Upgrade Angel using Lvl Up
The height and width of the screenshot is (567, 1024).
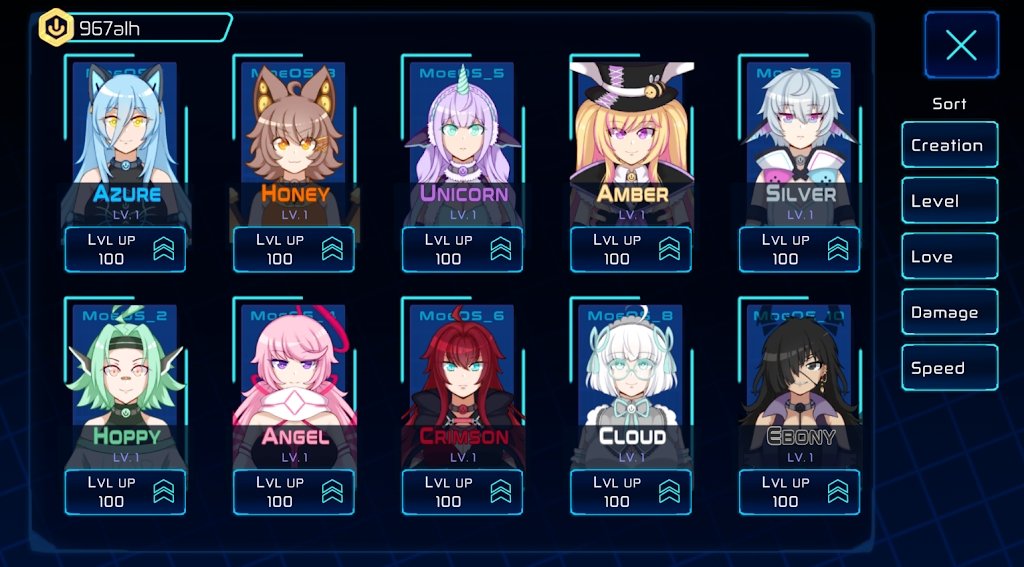[294, 492]
